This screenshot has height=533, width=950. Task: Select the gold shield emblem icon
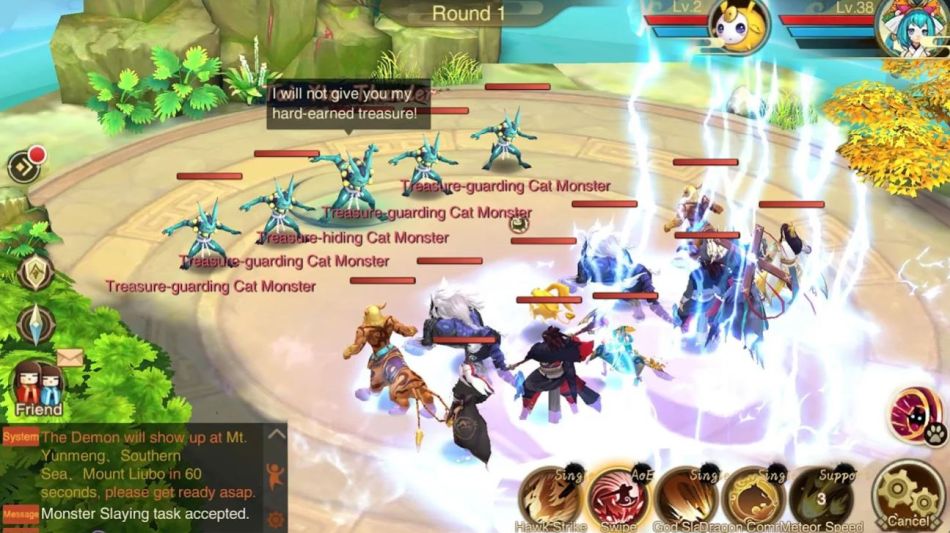coord(35,270)
